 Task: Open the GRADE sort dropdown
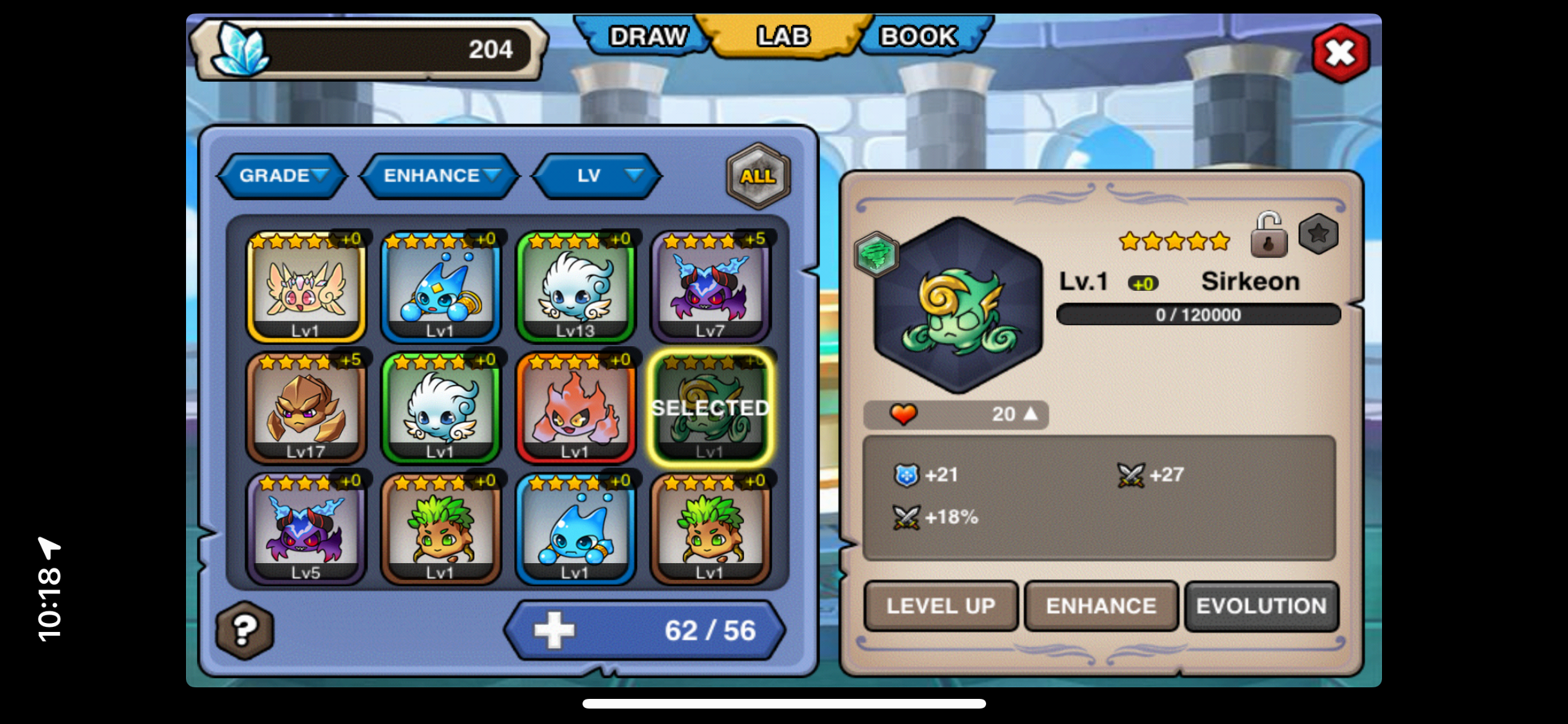(x=283, y=176)
